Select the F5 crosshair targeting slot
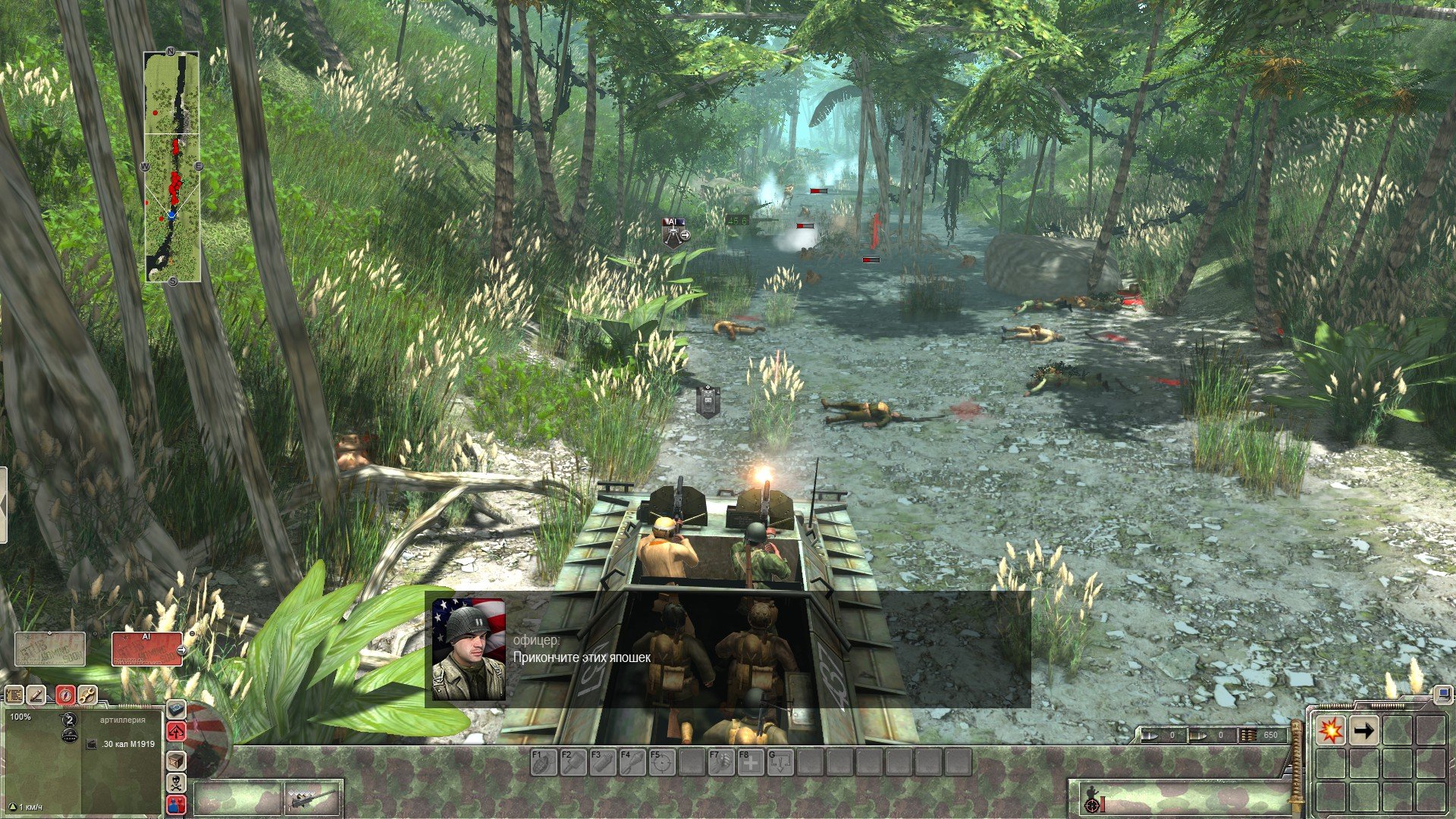 tap(661, 762)
